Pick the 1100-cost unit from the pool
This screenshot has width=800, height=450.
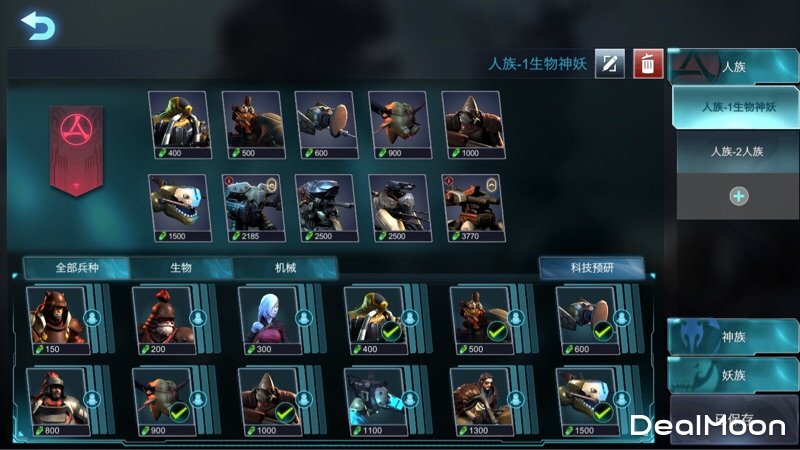pyautogui.click(x=373, y=397)
